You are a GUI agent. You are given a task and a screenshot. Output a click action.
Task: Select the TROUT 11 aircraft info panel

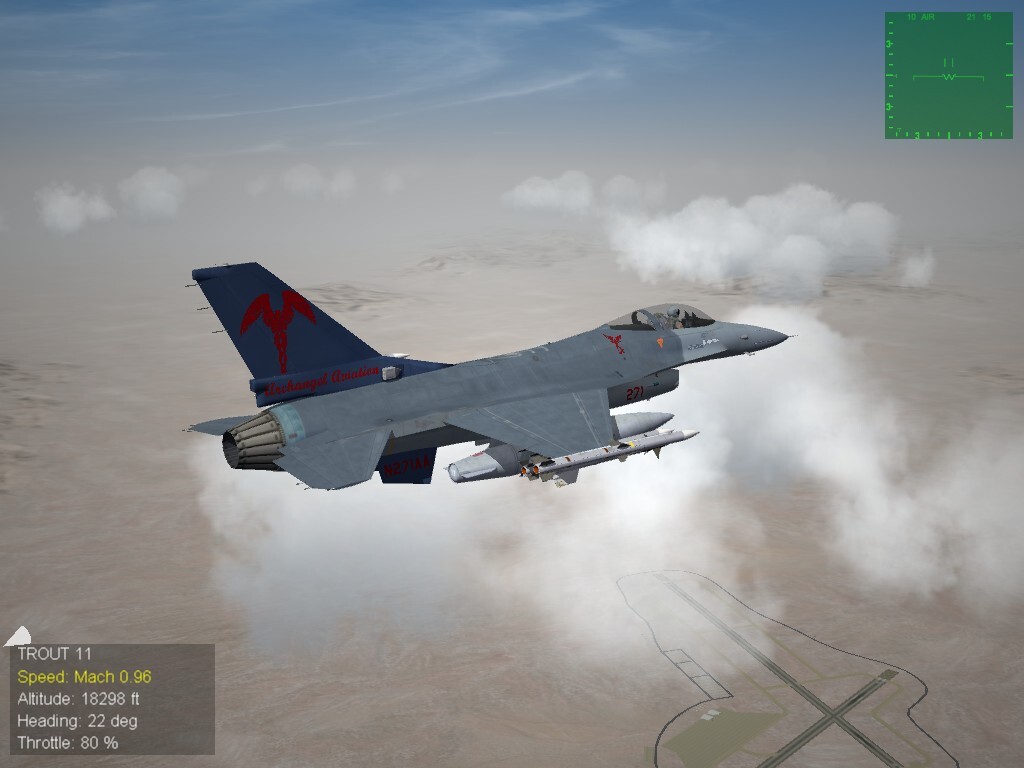tap(112, 699)
